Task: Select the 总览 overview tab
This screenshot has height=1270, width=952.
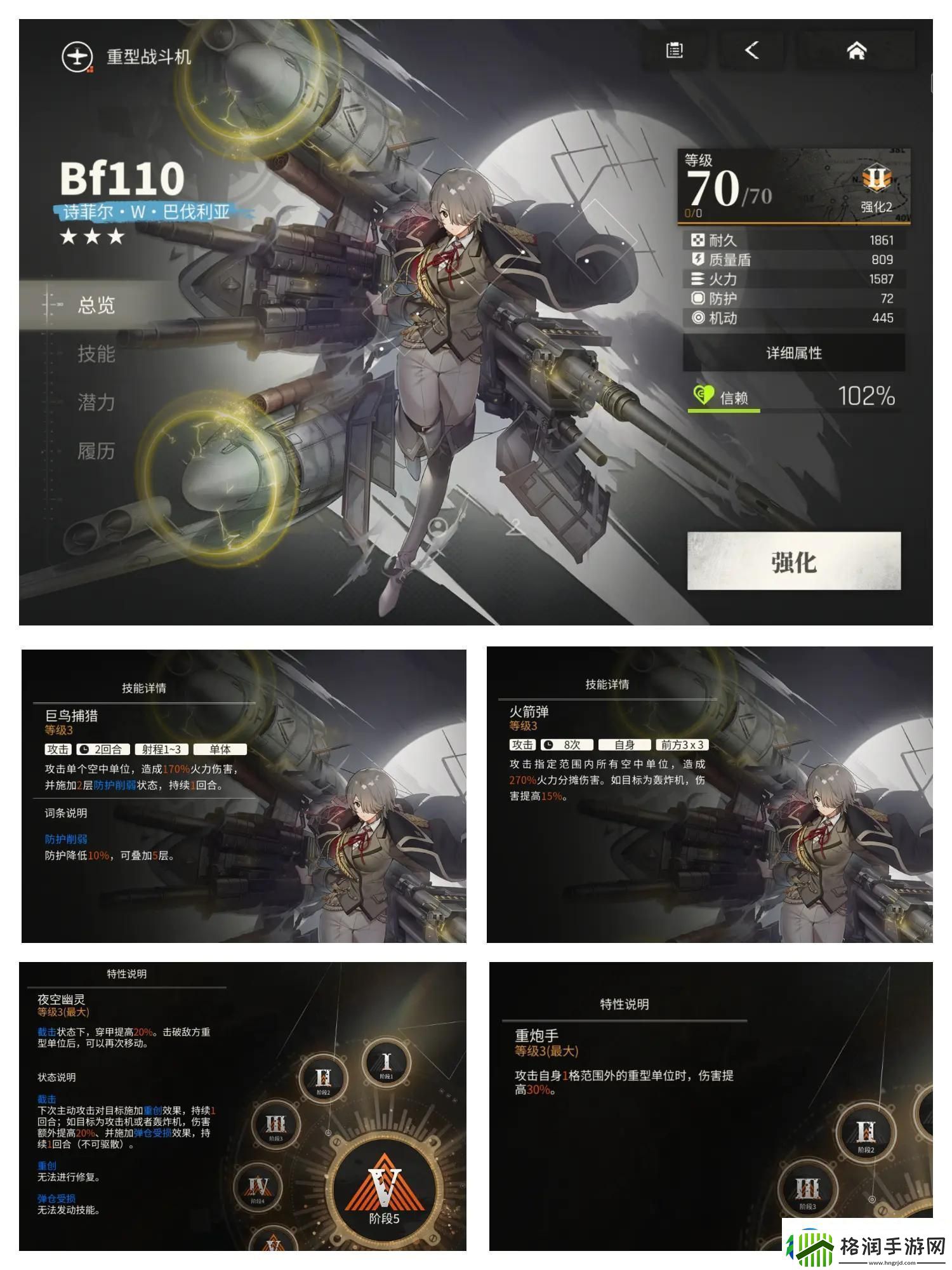Action: coord(97,305)
